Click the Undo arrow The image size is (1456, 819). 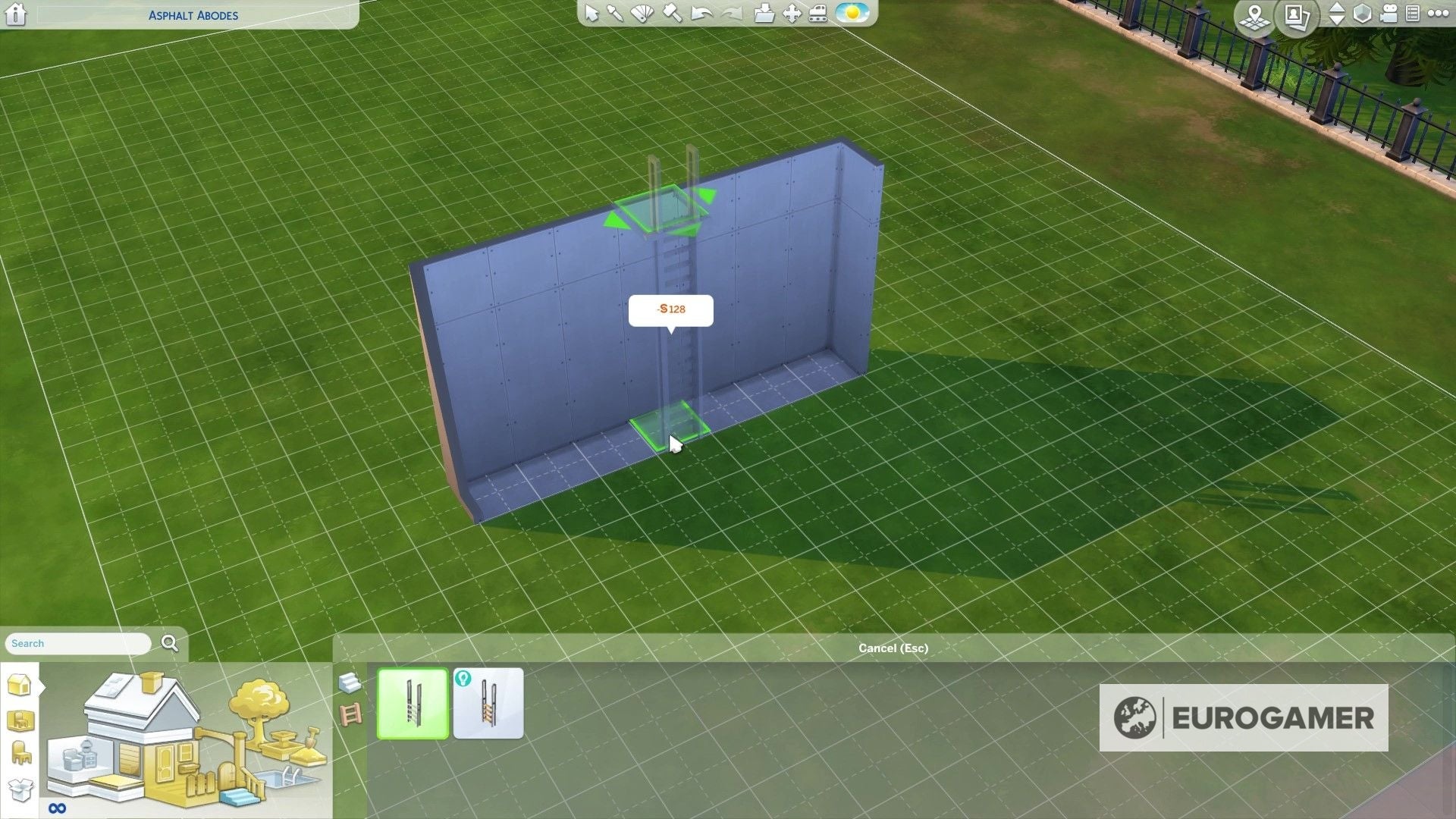tap(702, 14)
